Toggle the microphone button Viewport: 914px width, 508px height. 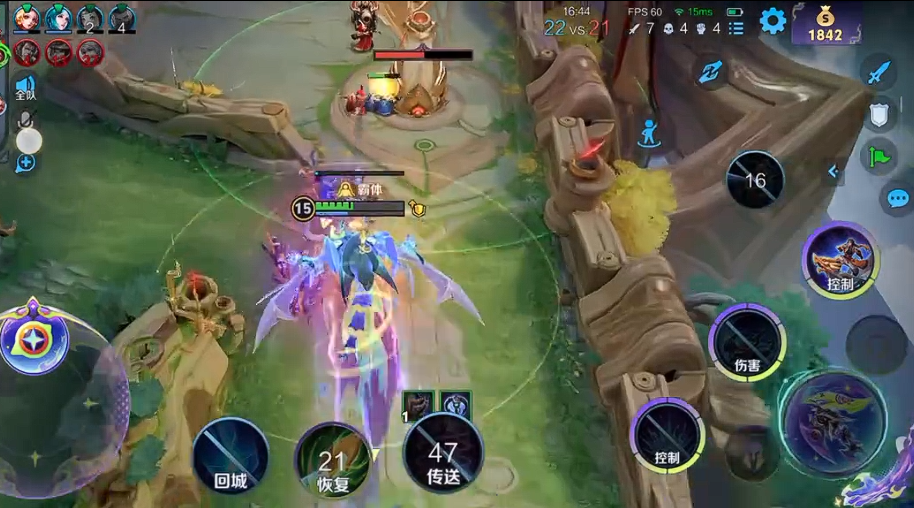pyautogui.click(x=29, y=133)
